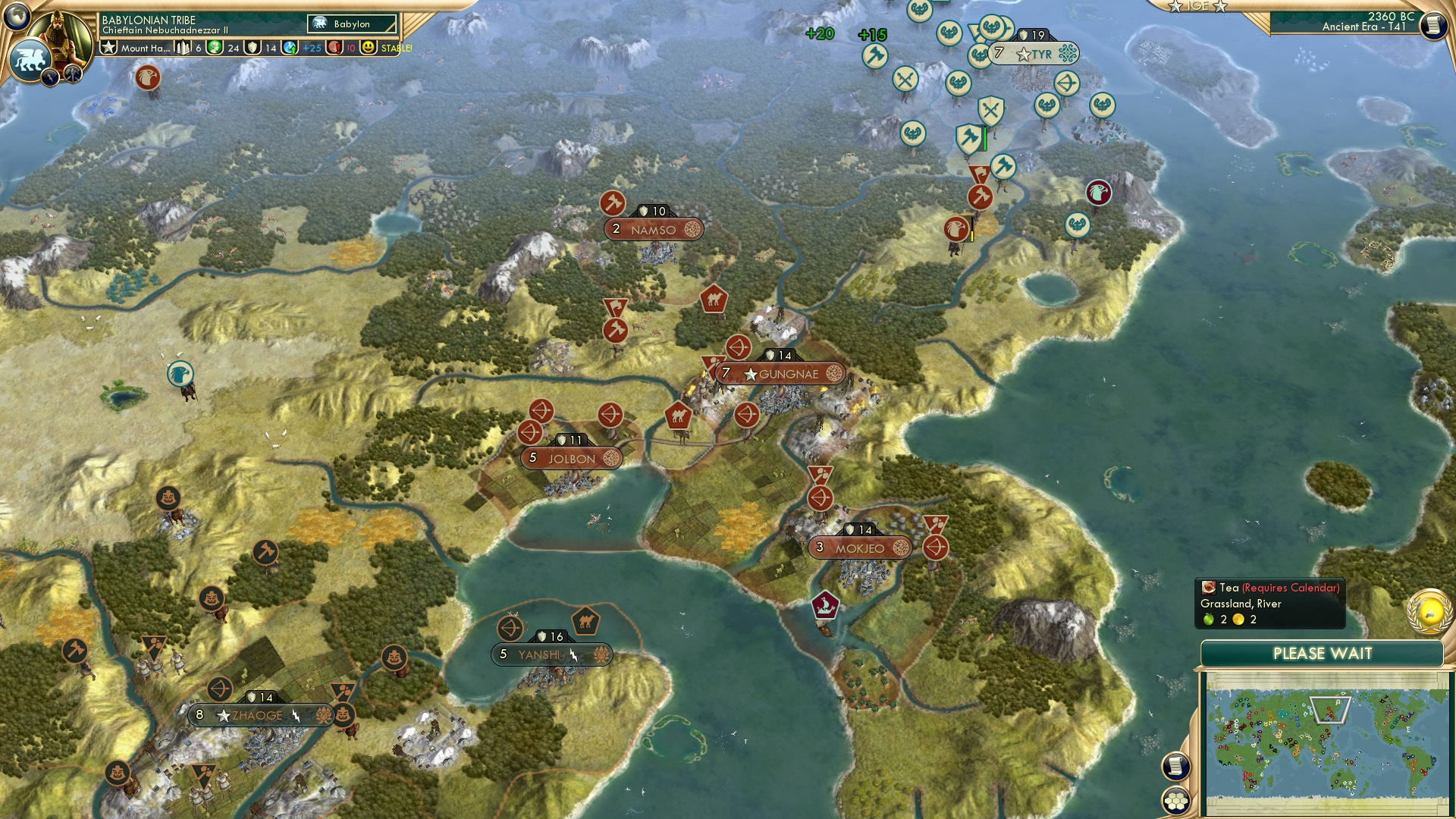Open the Babylon city dropdown
Image resolution: width=1456 pixels, height=819 pixels.
[353, 24]
